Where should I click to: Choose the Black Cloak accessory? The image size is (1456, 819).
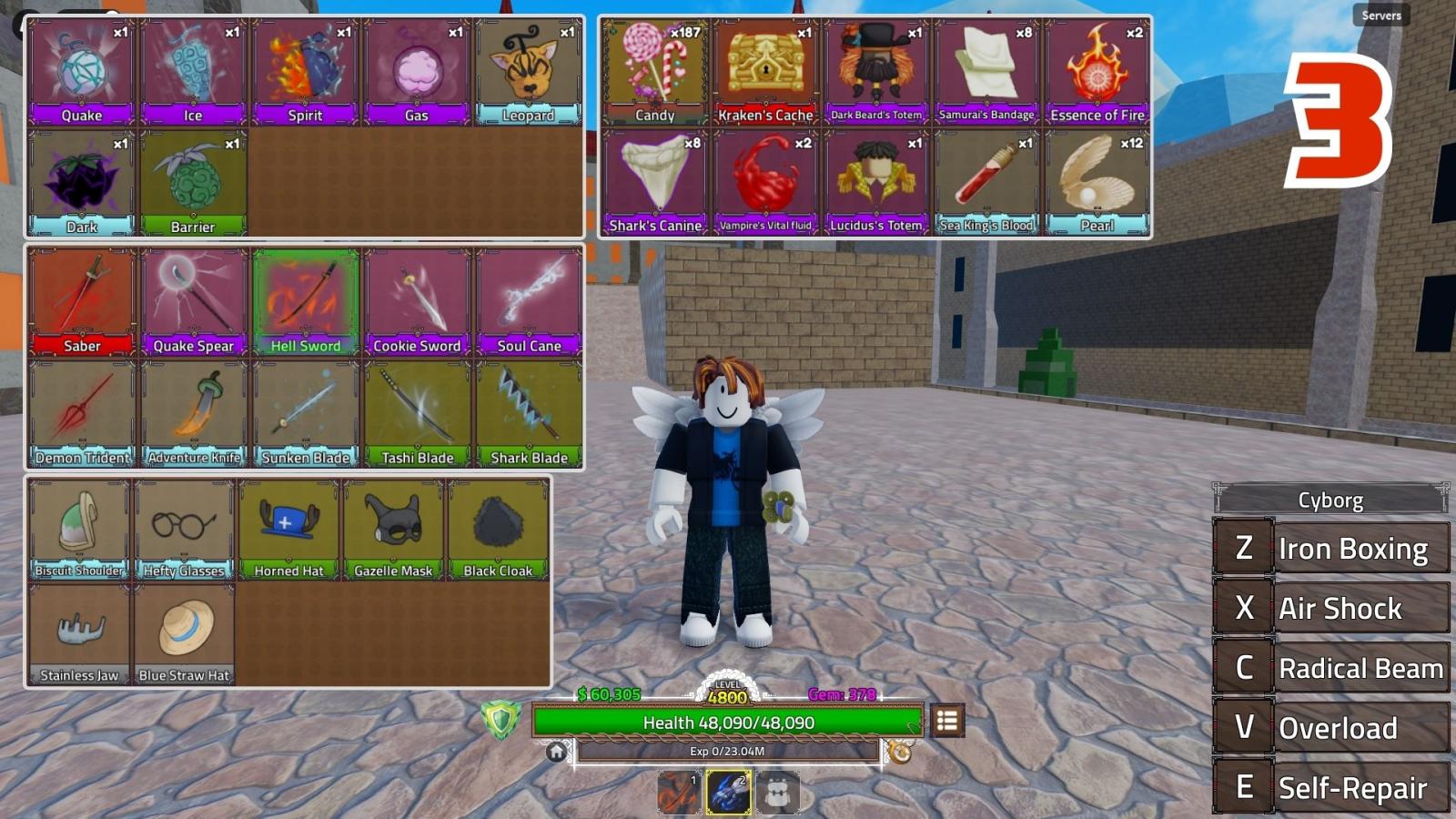click(498, 529)
